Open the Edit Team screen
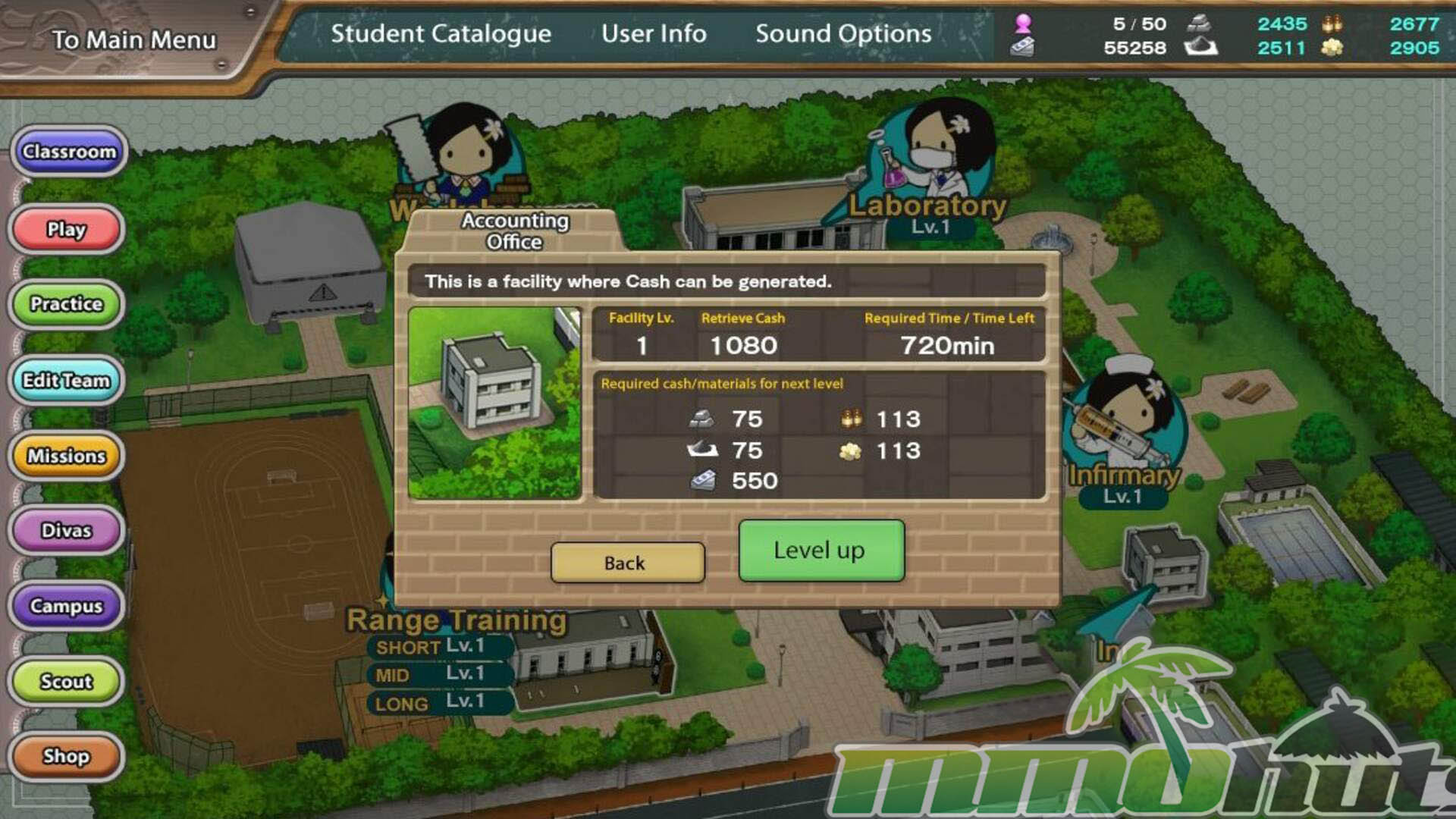This screenshot has width=1456, height=819. click(67, 380)
